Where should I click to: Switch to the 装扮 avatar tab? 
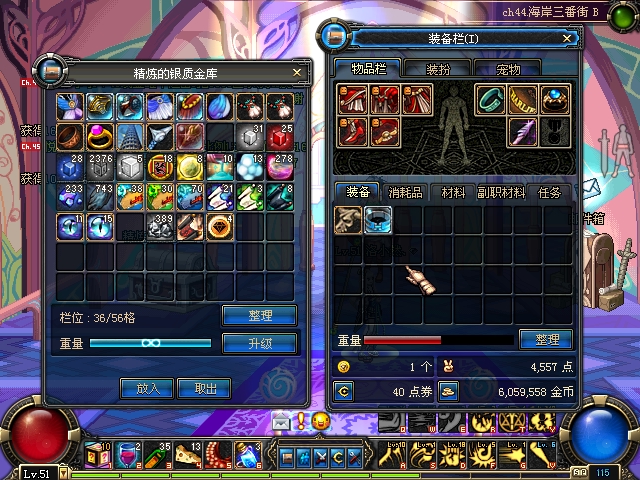[x=438, y=69]
